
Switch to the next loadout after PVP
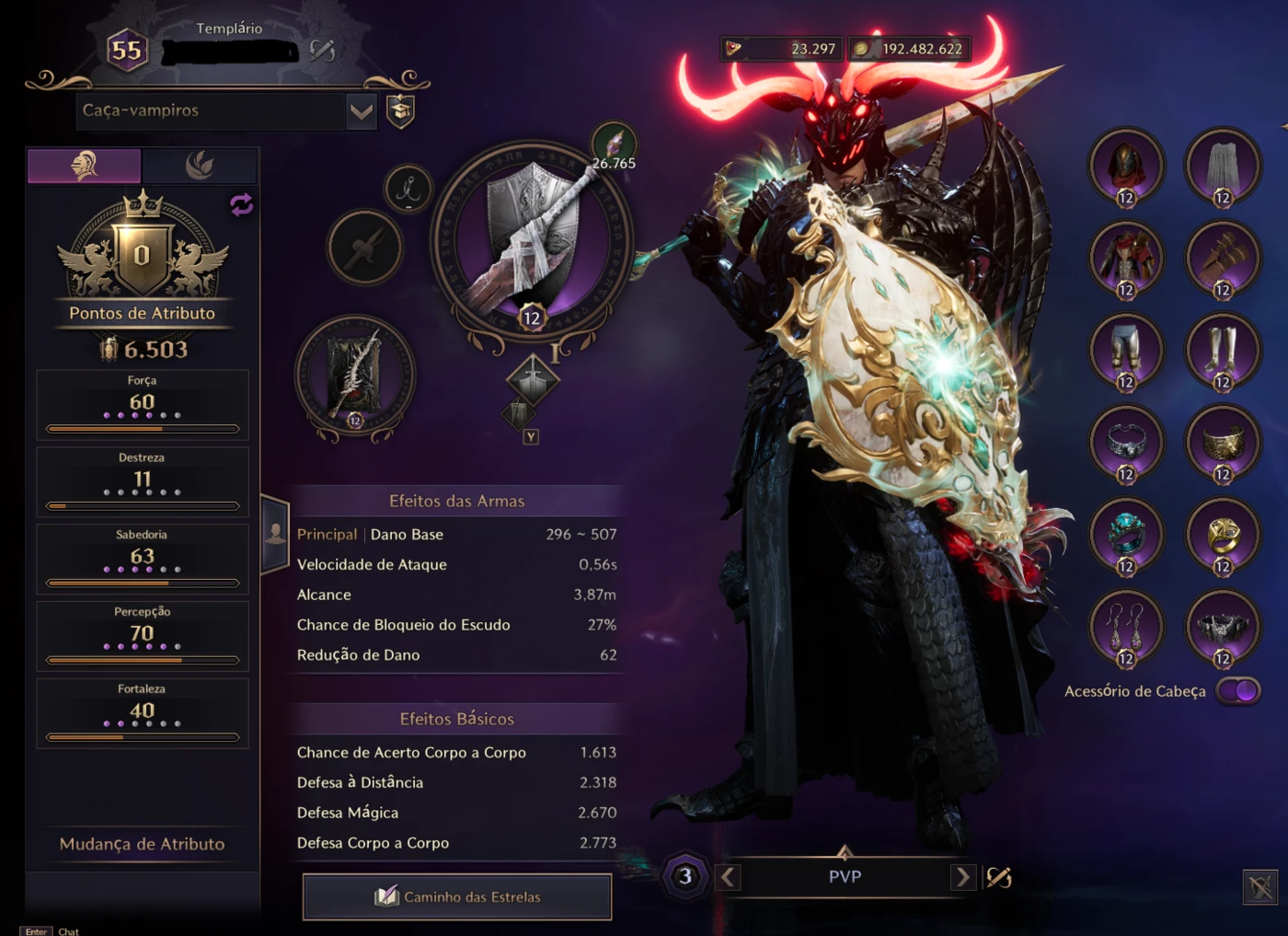pyautogui.click(x=962, y=877)
